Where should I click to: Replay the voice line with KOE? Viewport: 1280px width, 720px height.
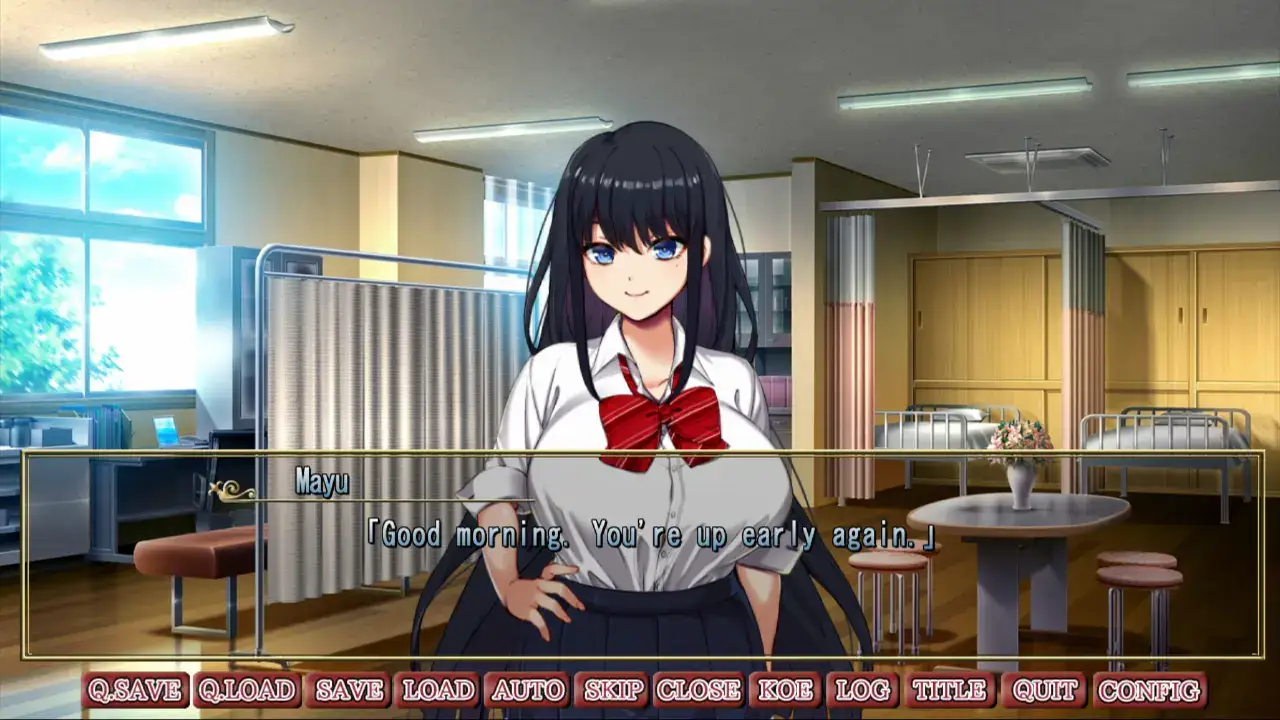[x=784, y=690]
